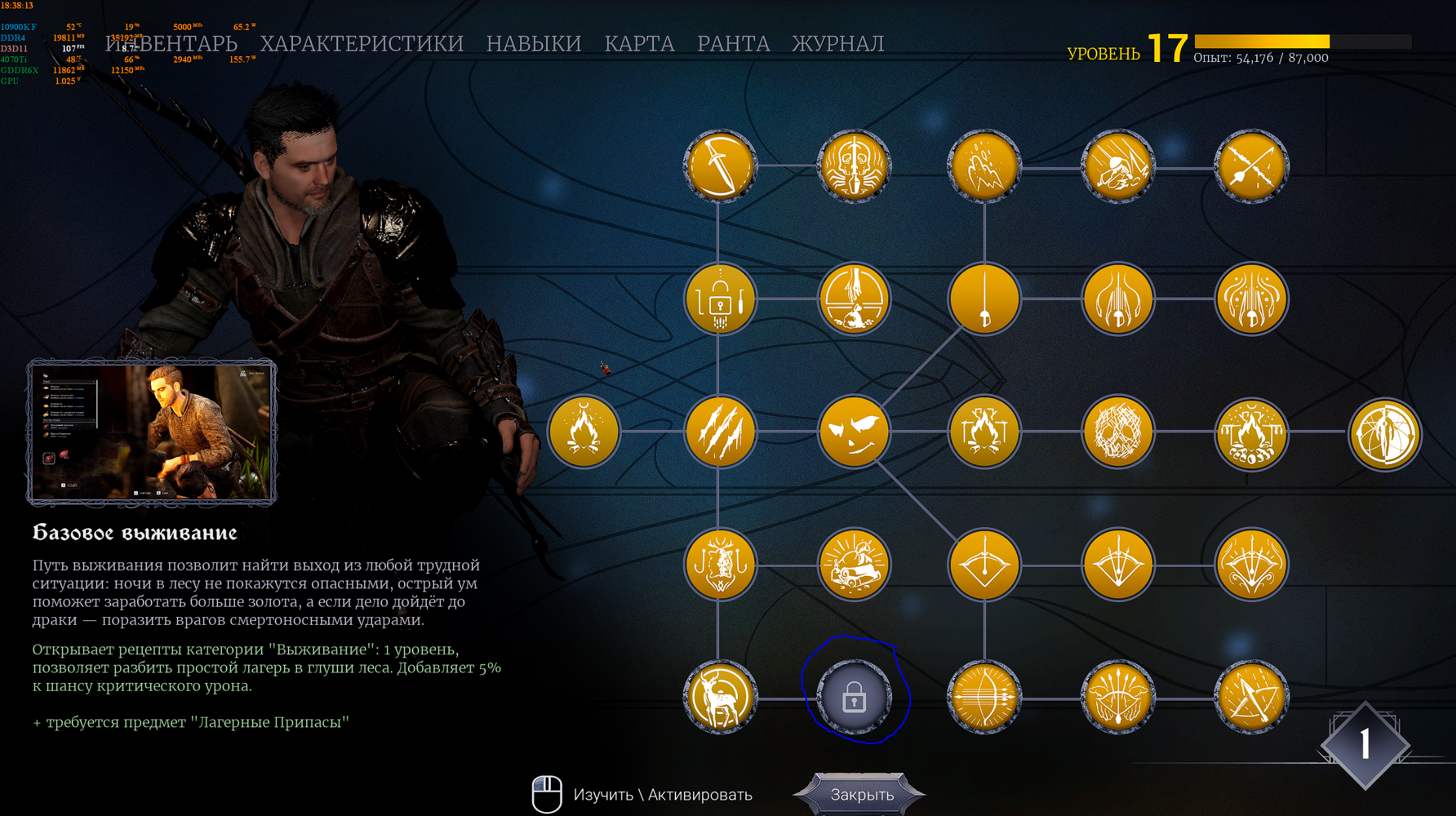Screen dimensions: 1456x816
Task: Switch to the ХАРАКТЕРИСТИКИ tab
Action: tap(362, 44)
